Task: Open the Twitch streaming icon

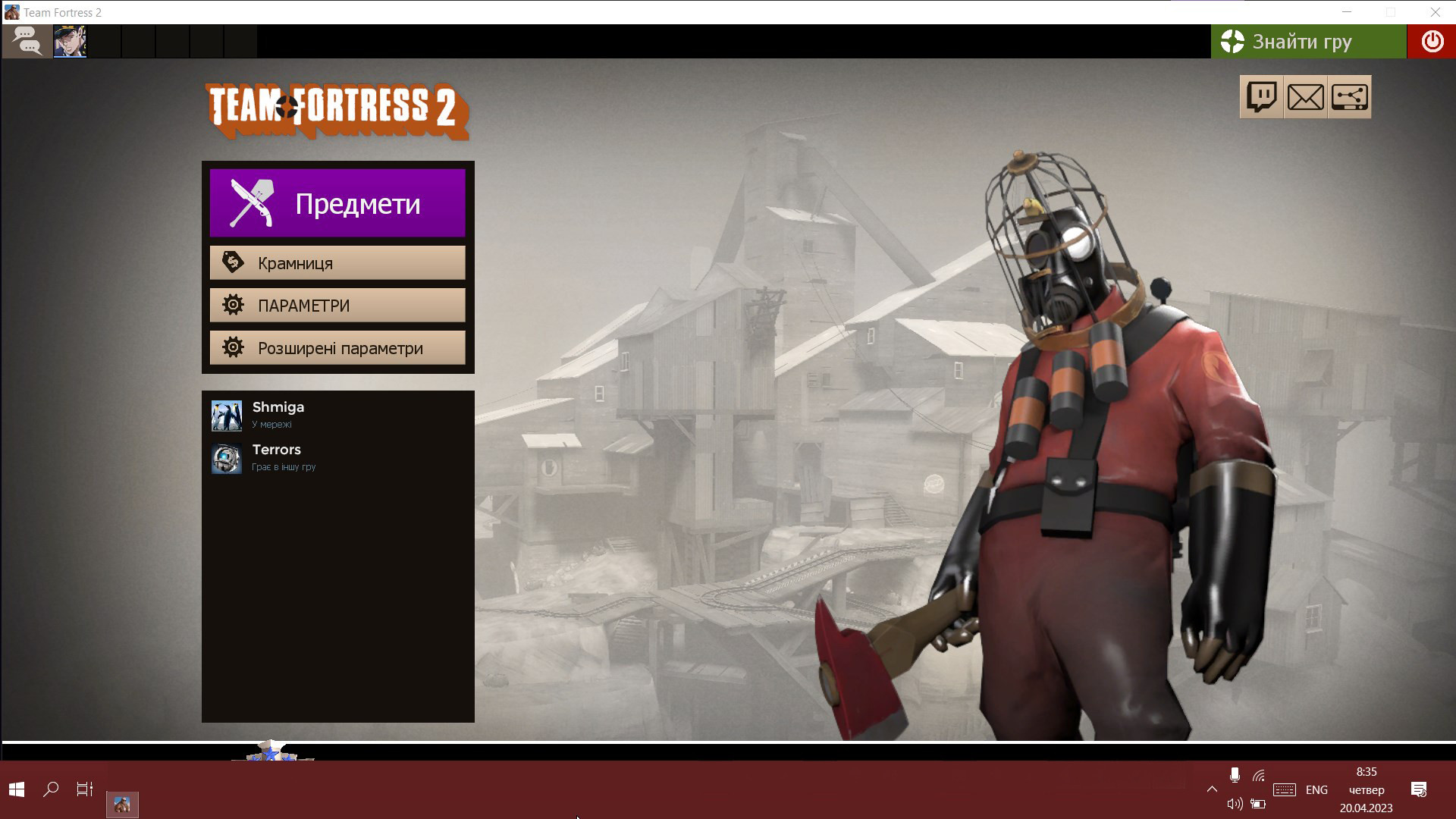Action: click(x=1260, y=96)
